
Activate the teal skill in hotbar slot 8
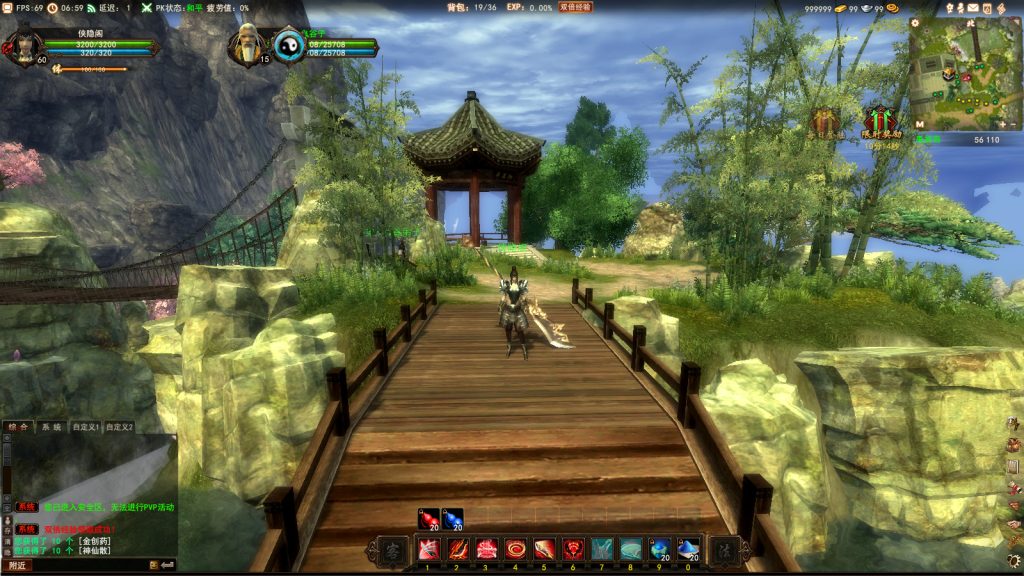[631, 549]
